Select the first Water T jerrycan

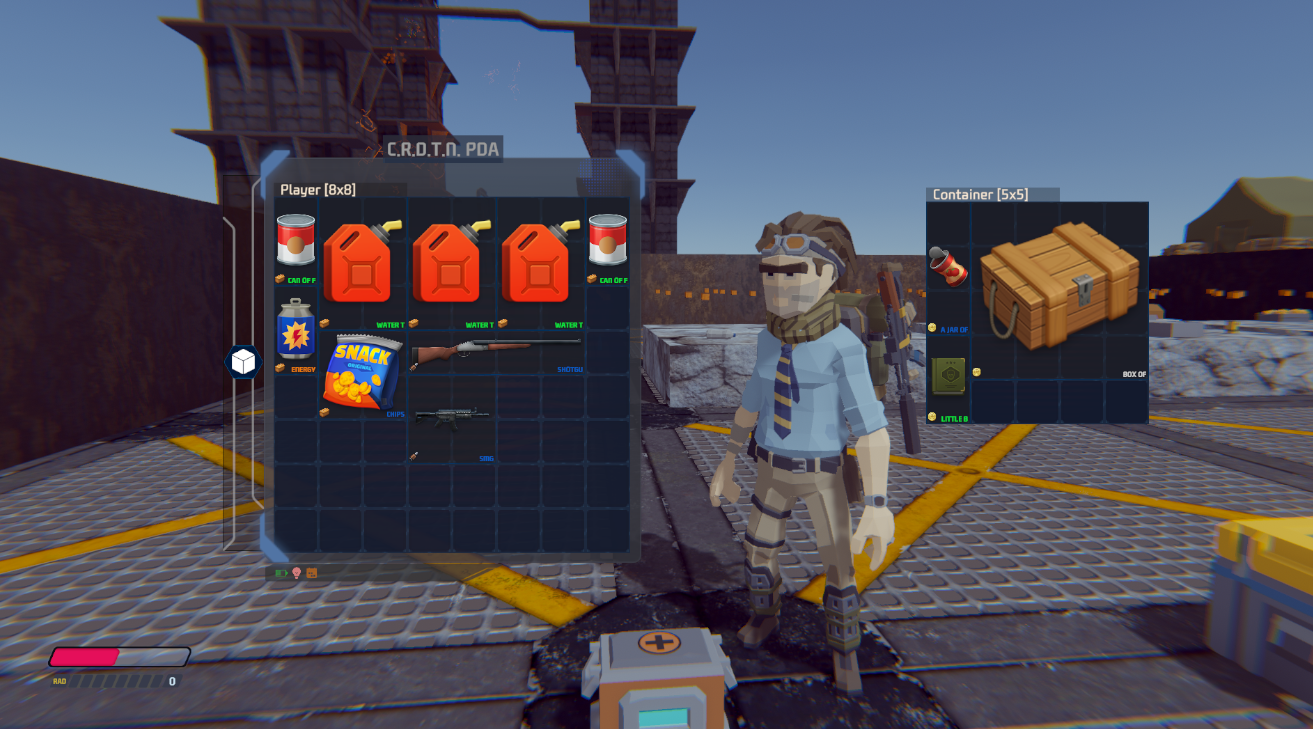tap(360, 260)
